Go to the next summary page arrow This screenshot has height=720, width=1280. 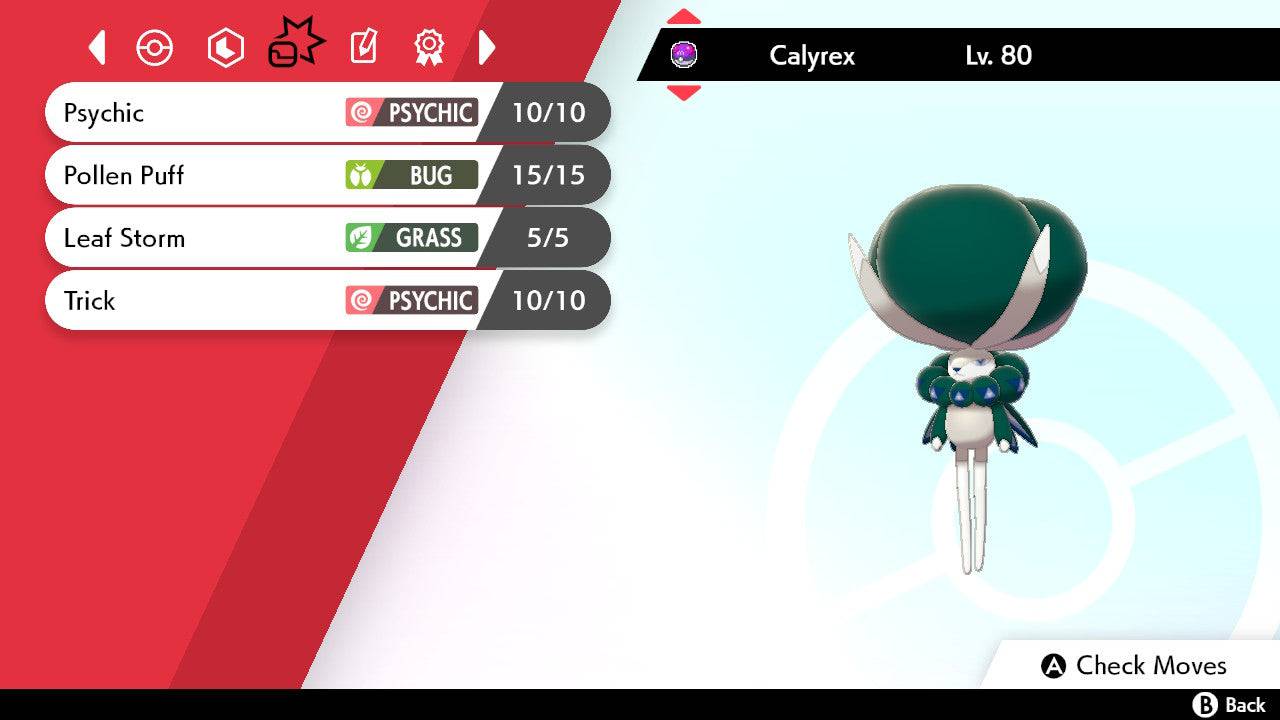pyautogui.click(x=487, y=48)
